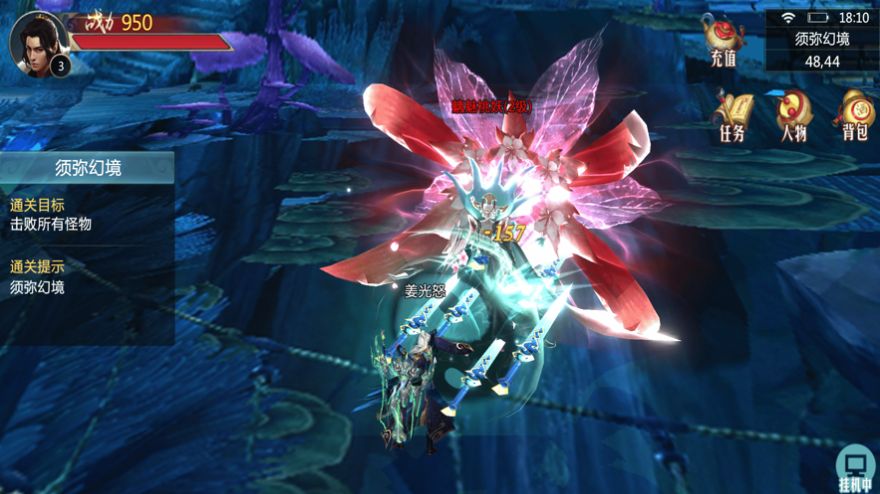Screen dimensions: 880x494
Task: Toggle the 挂机中 auto-battle button
Action: pyautogui.click(x=855, y=468)
